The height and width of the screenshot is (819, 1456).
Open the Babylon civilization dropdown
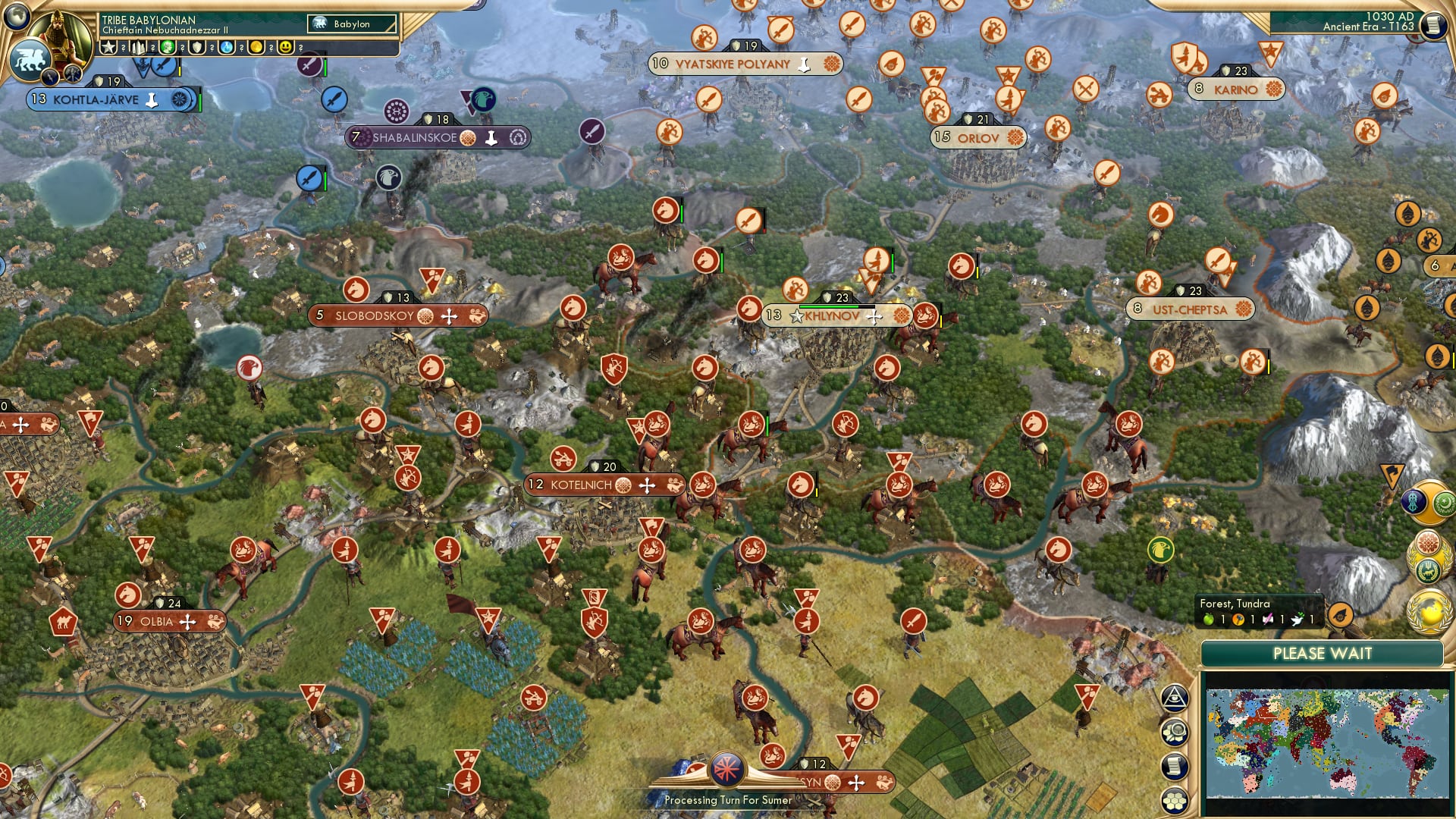click(x=350, y=24)
